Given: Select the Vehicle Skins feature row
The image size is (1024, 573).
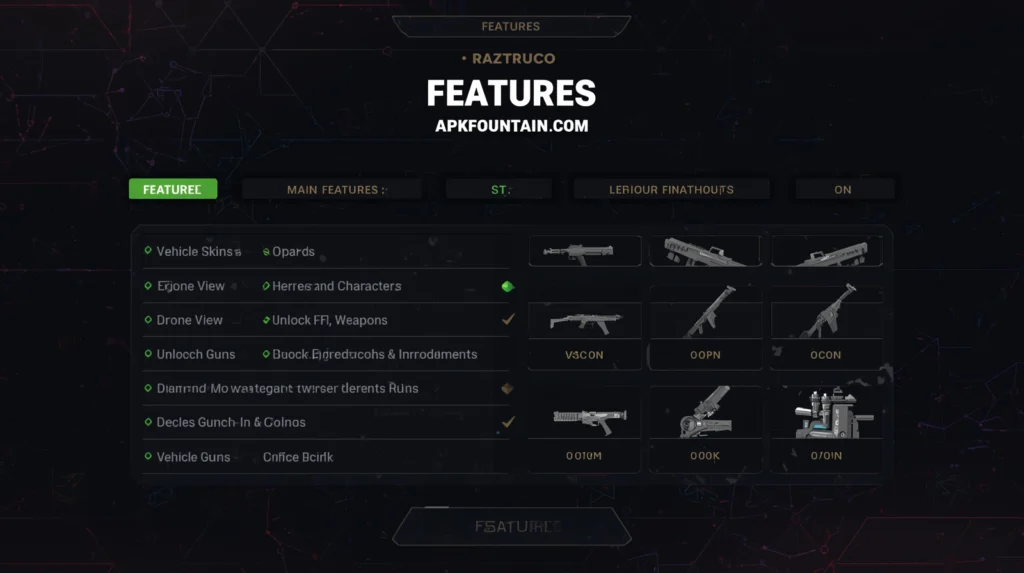Looking at the screenshot, I should 198,252.
